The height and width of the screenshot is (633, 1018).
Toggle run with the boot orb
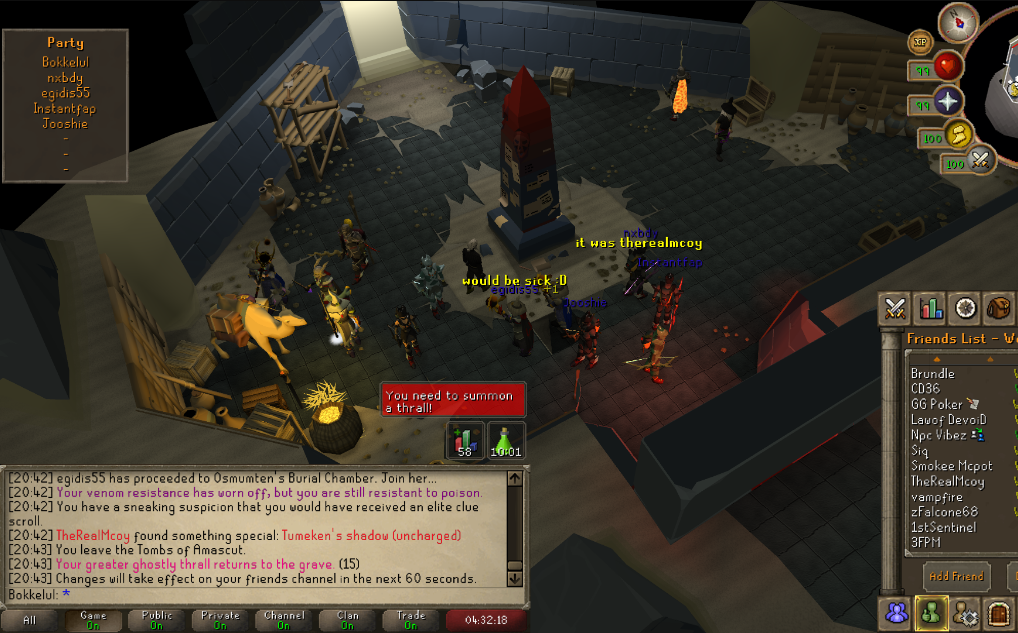click(961, 133)
